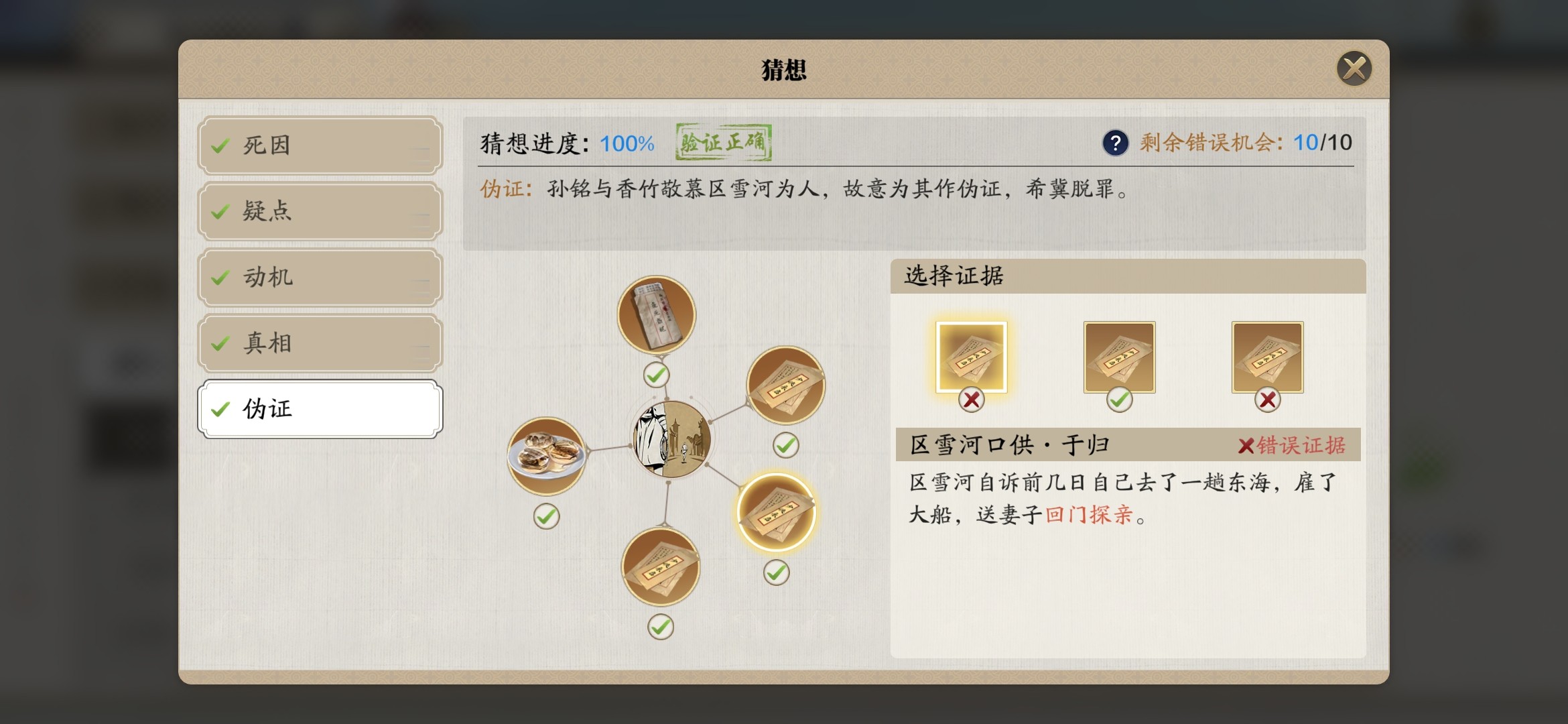Click the central character portrait node
Screen dimensions: 1568x724
[672, 439]
